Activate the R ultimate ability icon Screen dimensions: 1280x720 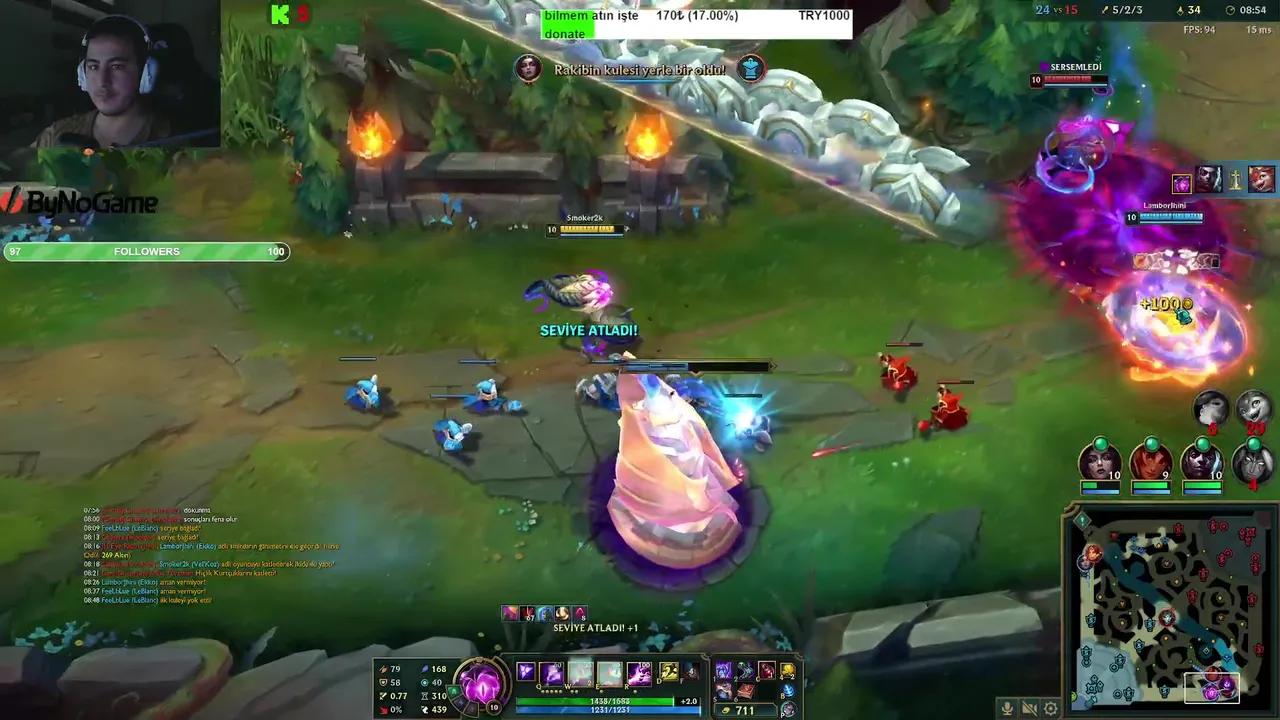640,672
